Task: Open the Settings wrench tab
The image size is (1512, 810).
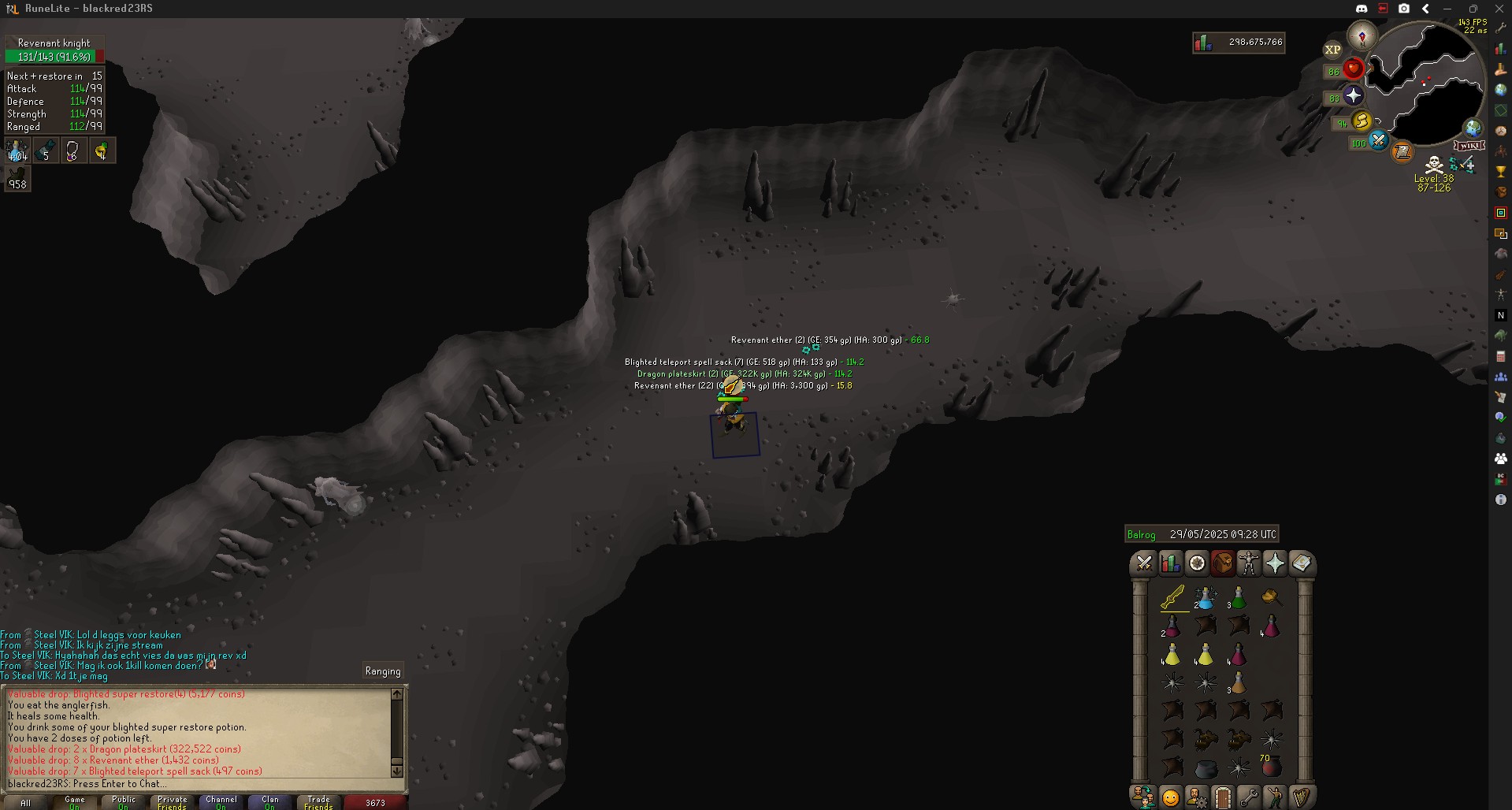Action: 1249,797
